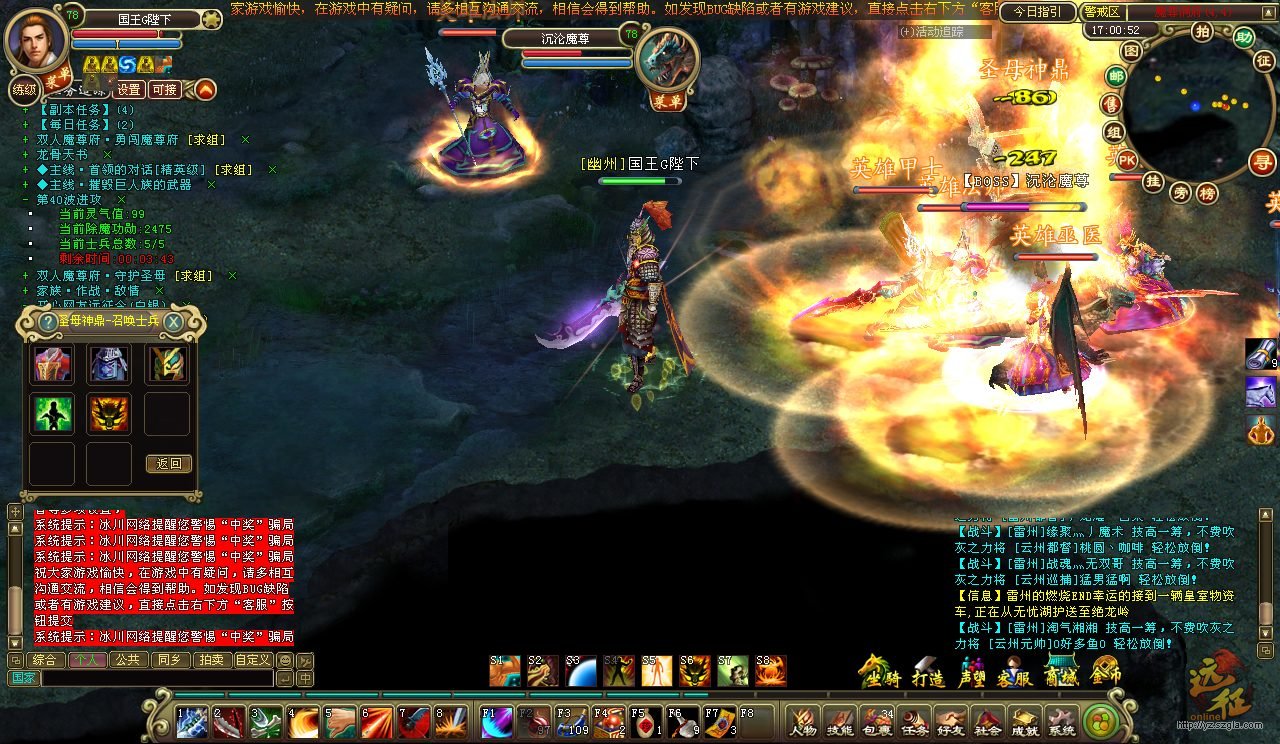
Task: Open the 组 team button
Action: click(1113, 132)
